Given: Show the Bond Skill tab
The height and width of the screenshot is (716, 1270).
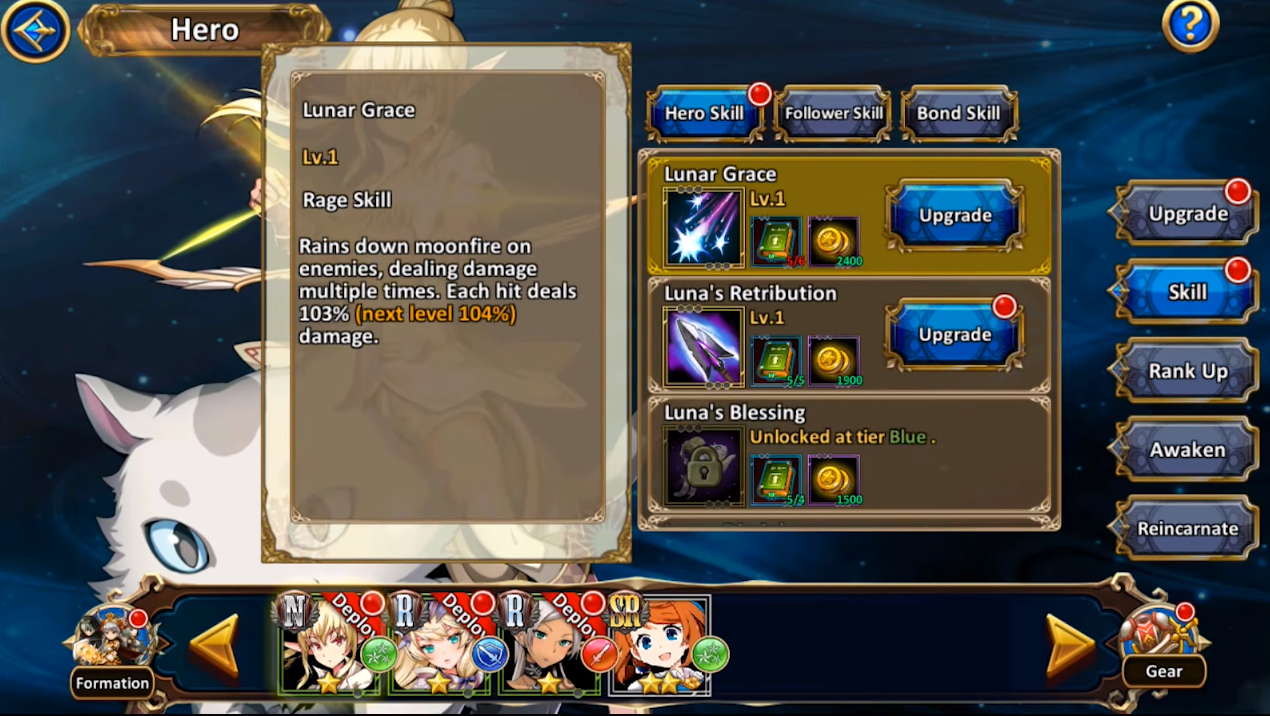Looking at the screenshot, I should click(958, 113).
